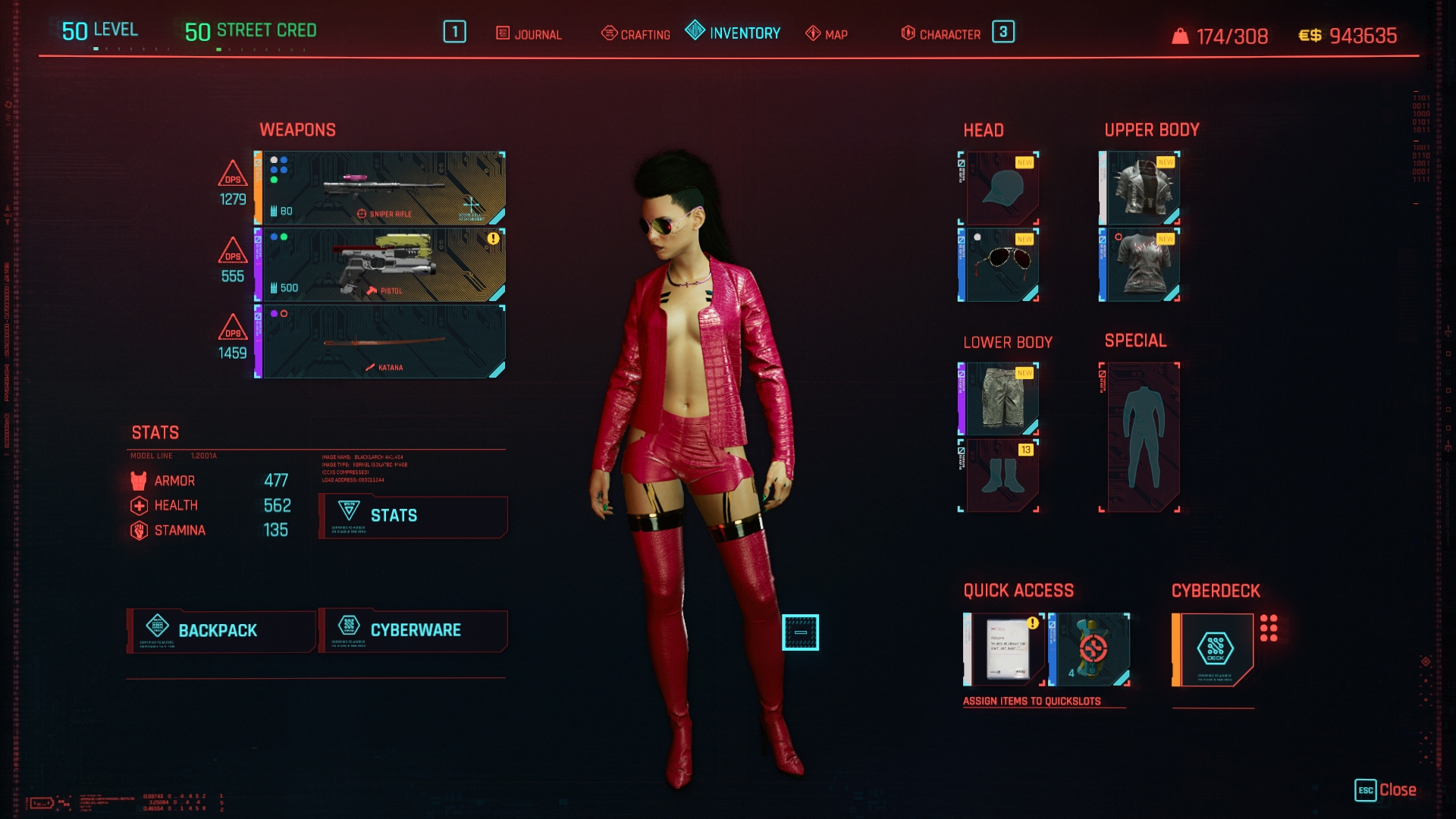The image size is (1456, 819).
Task: Open the Map tab
Action: 827,34
